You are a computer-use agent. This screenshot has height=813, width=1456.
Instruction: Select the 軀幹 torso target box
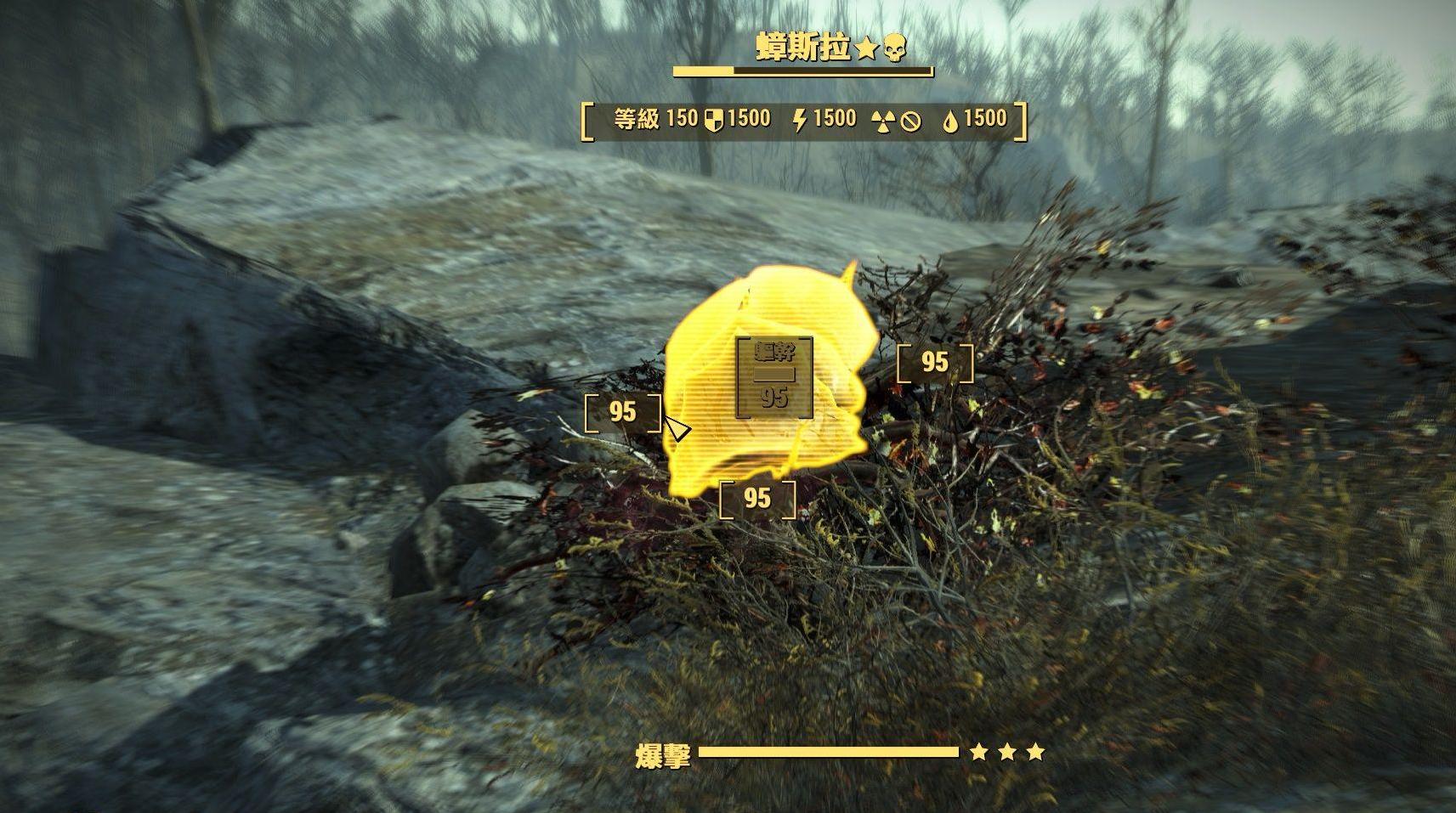pos(773,378)
